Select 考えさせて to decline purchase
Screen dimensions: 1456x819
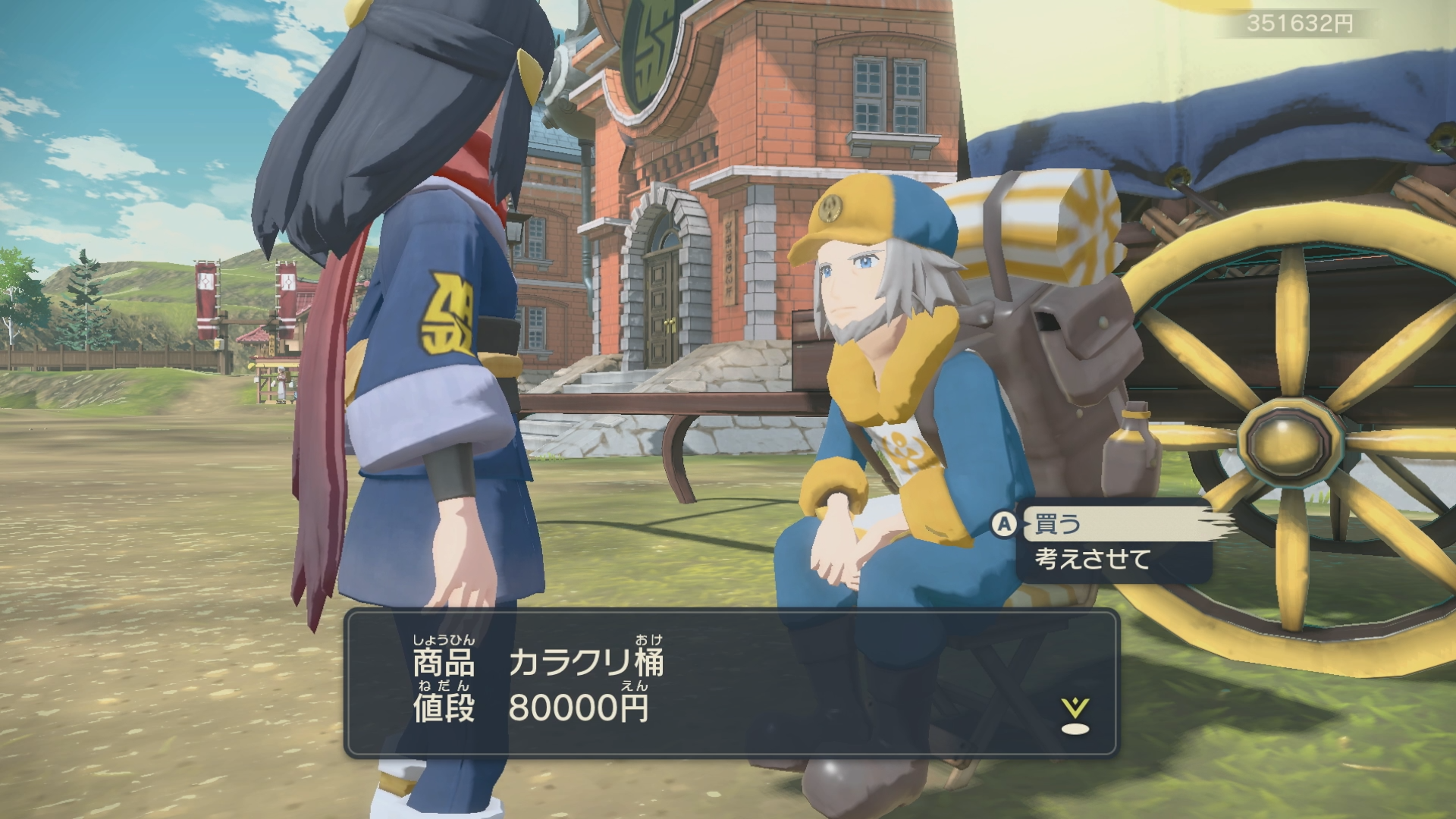tap(1093, 560)
